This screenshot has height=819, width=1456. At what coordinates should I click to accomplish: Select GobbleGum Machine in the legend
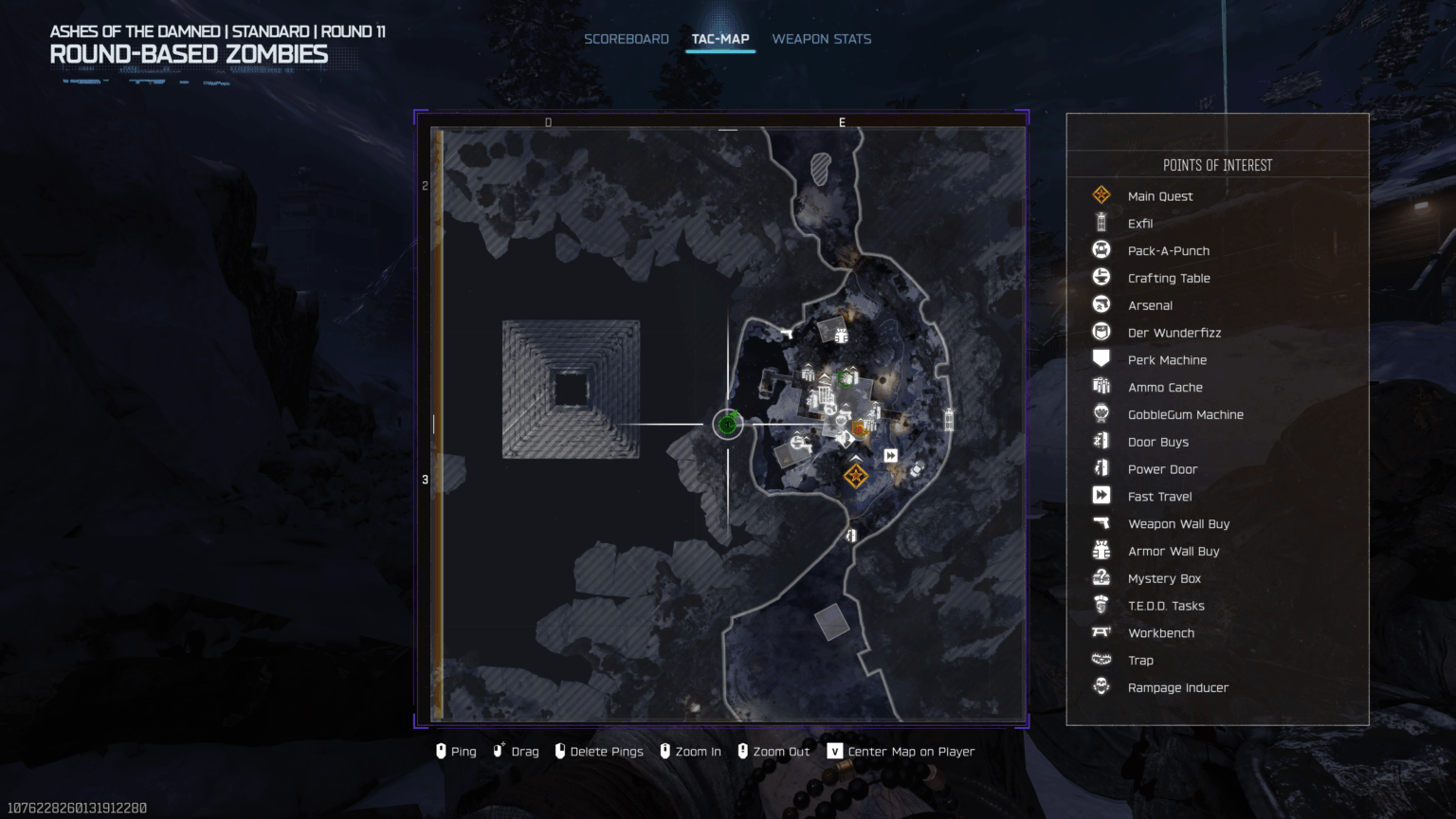click(x=1185, y=415)
